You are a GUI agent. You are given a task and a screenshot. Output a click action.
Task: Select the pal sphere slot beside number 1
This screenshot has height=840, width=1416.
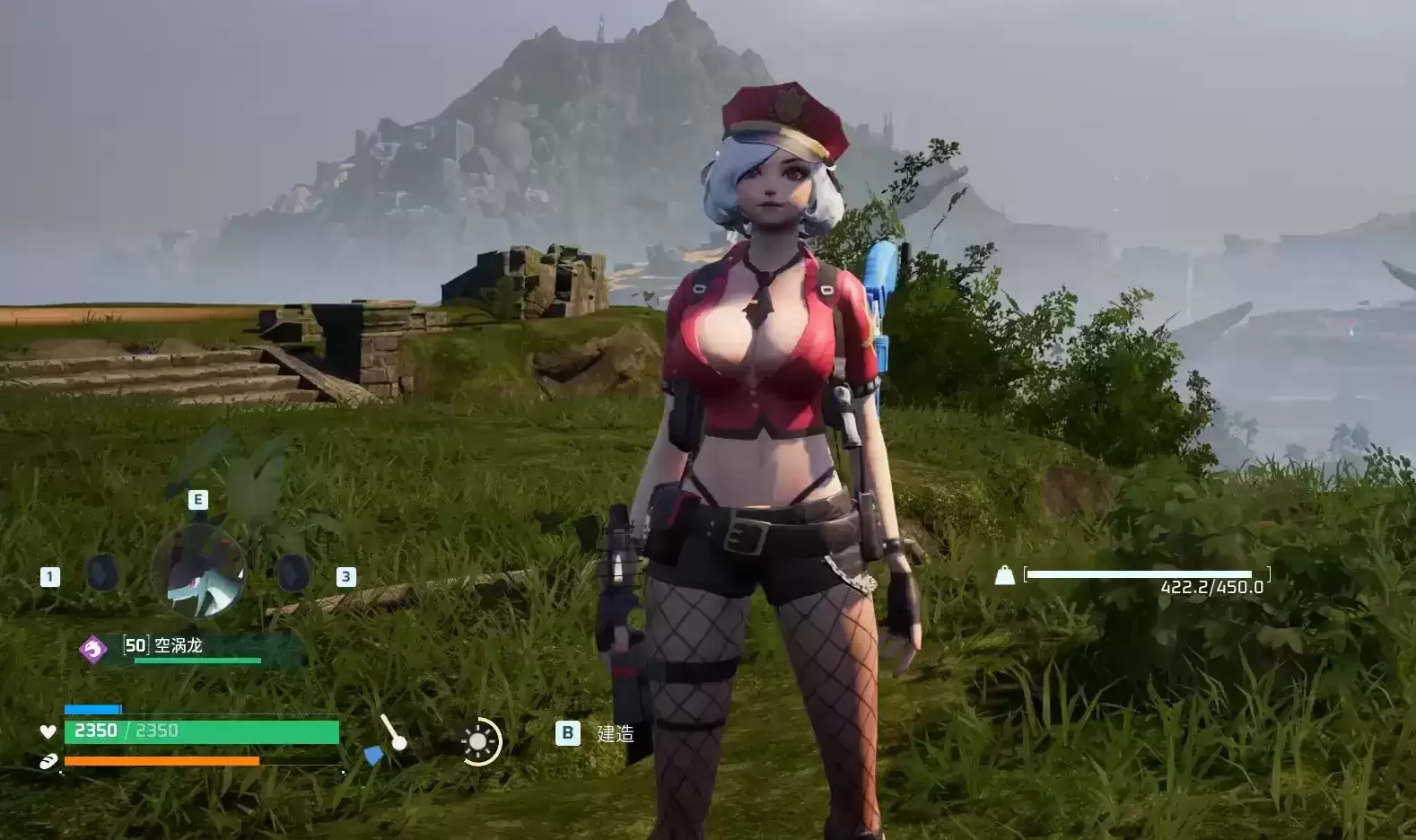[x=102, y=573]
